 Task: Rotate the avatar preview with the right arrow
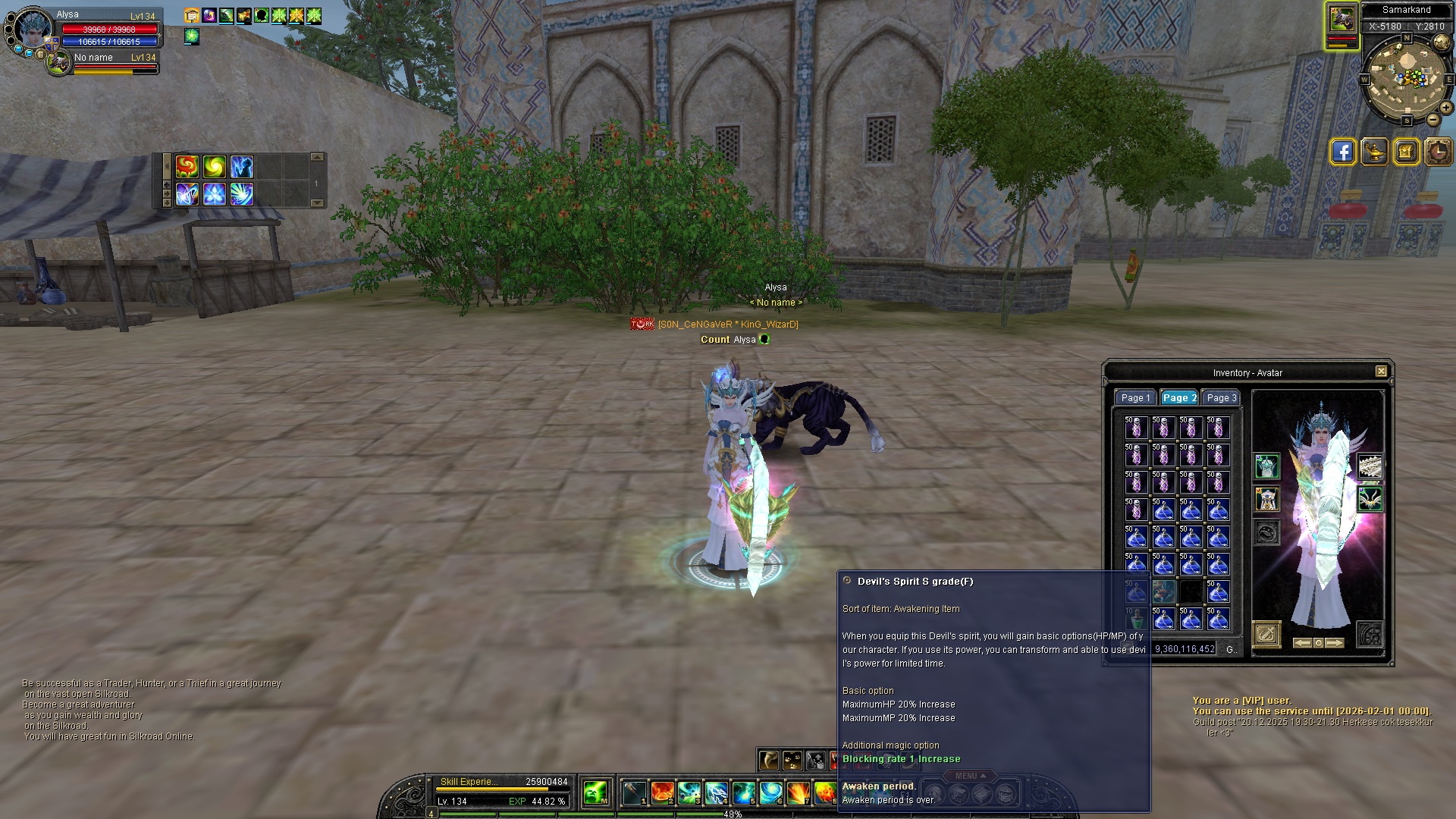pos(1335,643)
